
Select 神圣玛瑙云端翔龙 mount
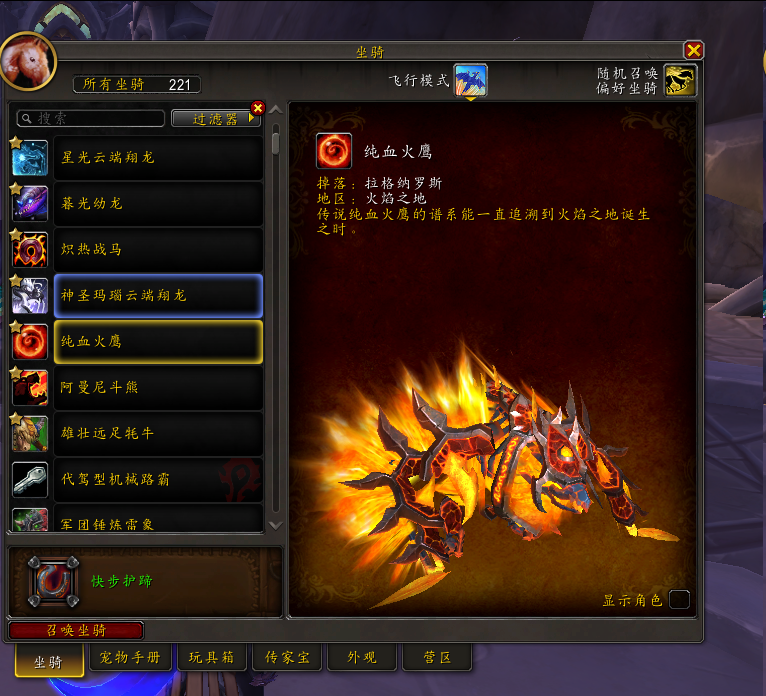coord(158,296)
